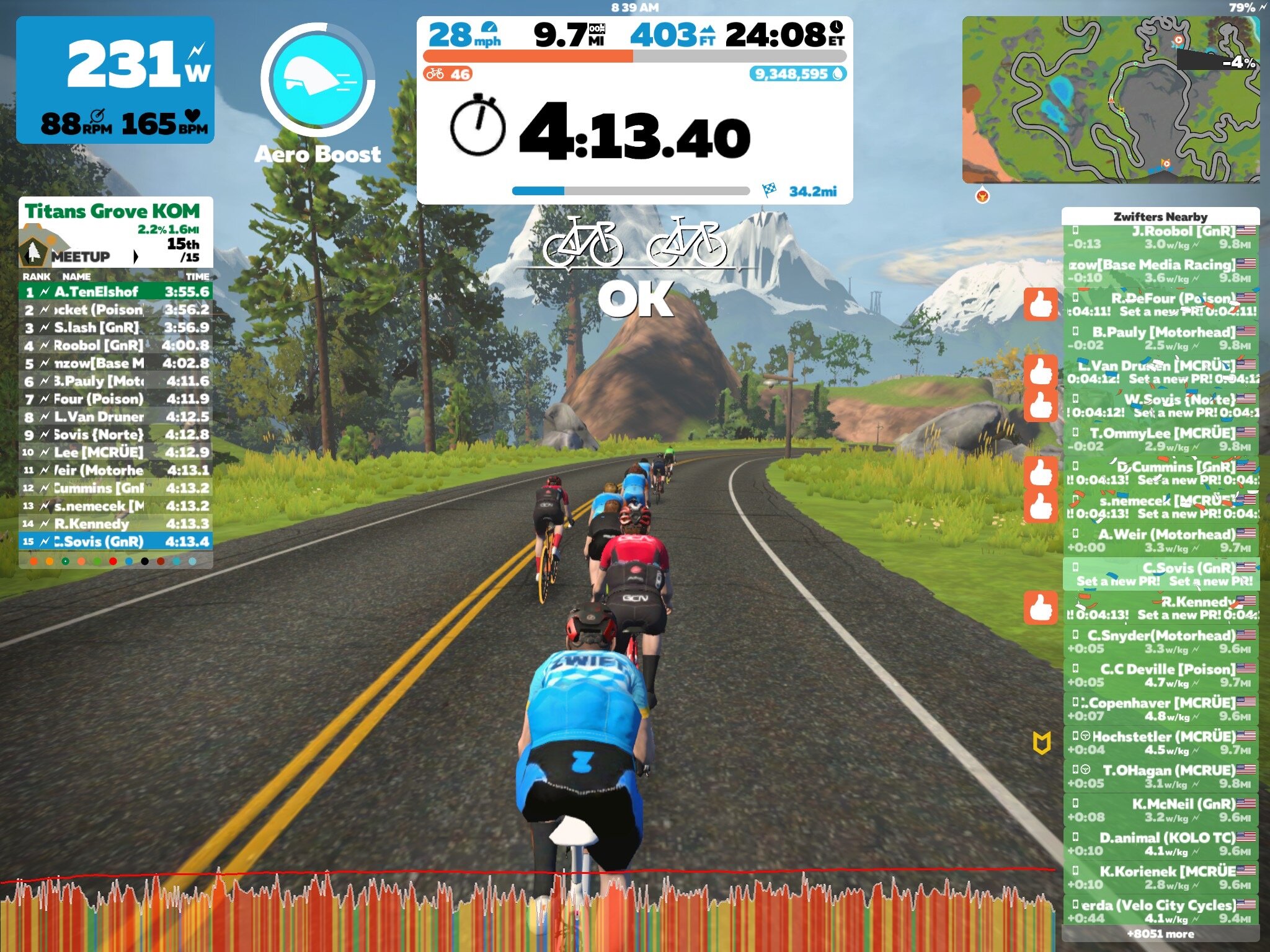This screenshot has height=952, width=1270.
Task: Show the +8051 more riders
Action: 1160,934
